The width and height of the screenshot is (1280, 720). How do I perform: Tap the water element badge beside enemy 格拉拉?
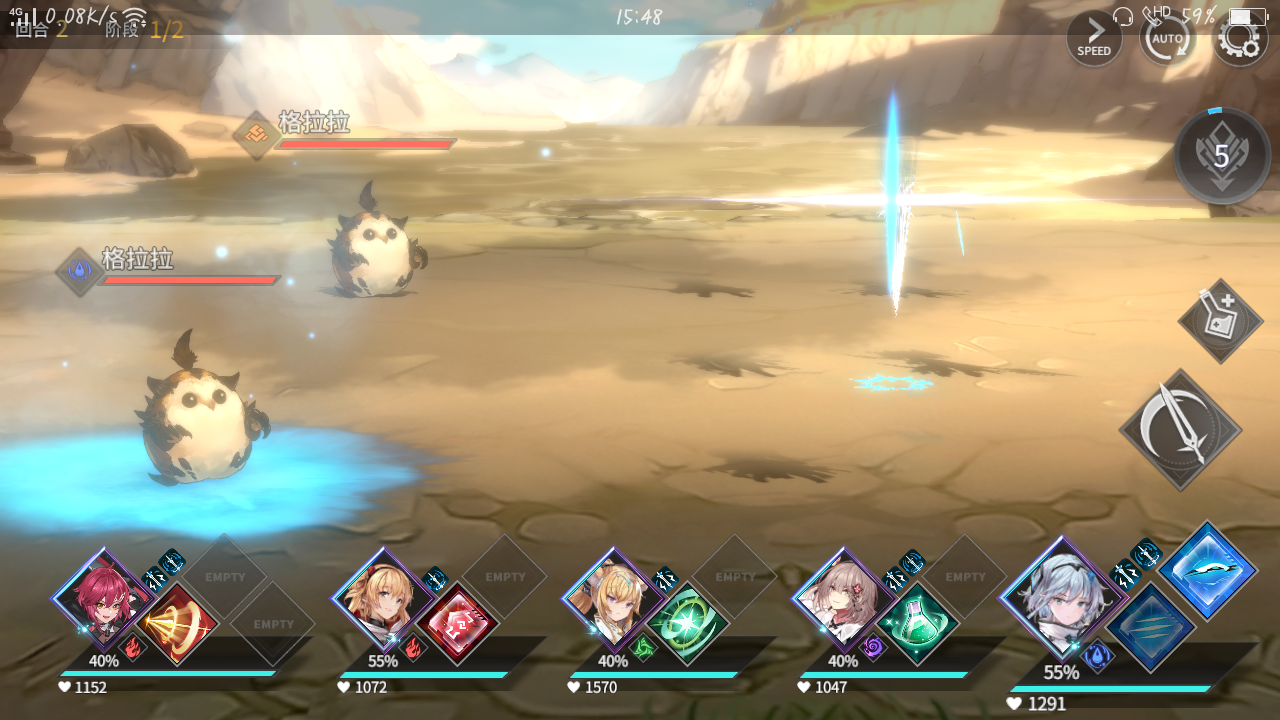pyautogui.click(x=78, y=271)
